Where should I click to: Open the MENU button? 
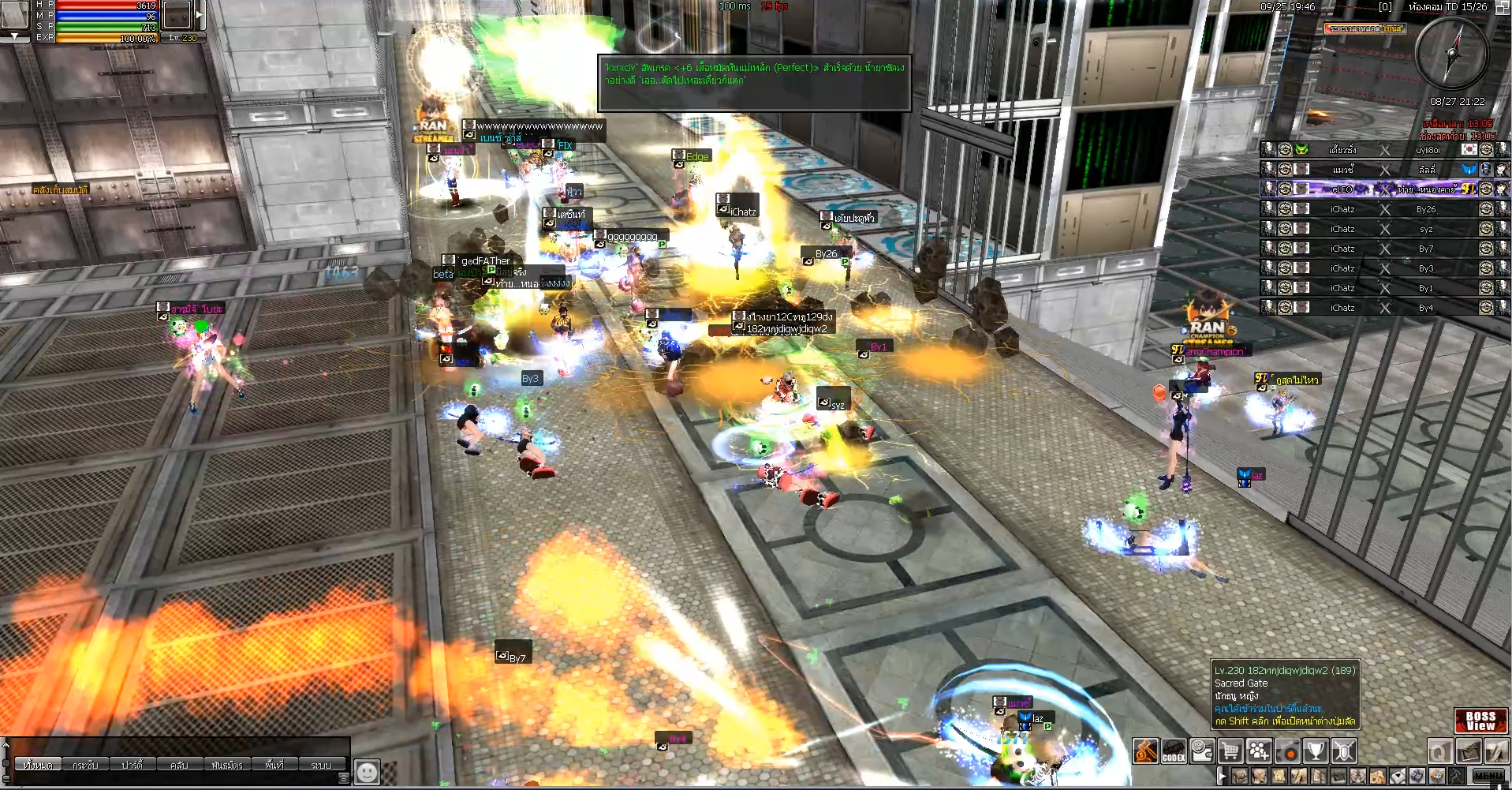1488,776
